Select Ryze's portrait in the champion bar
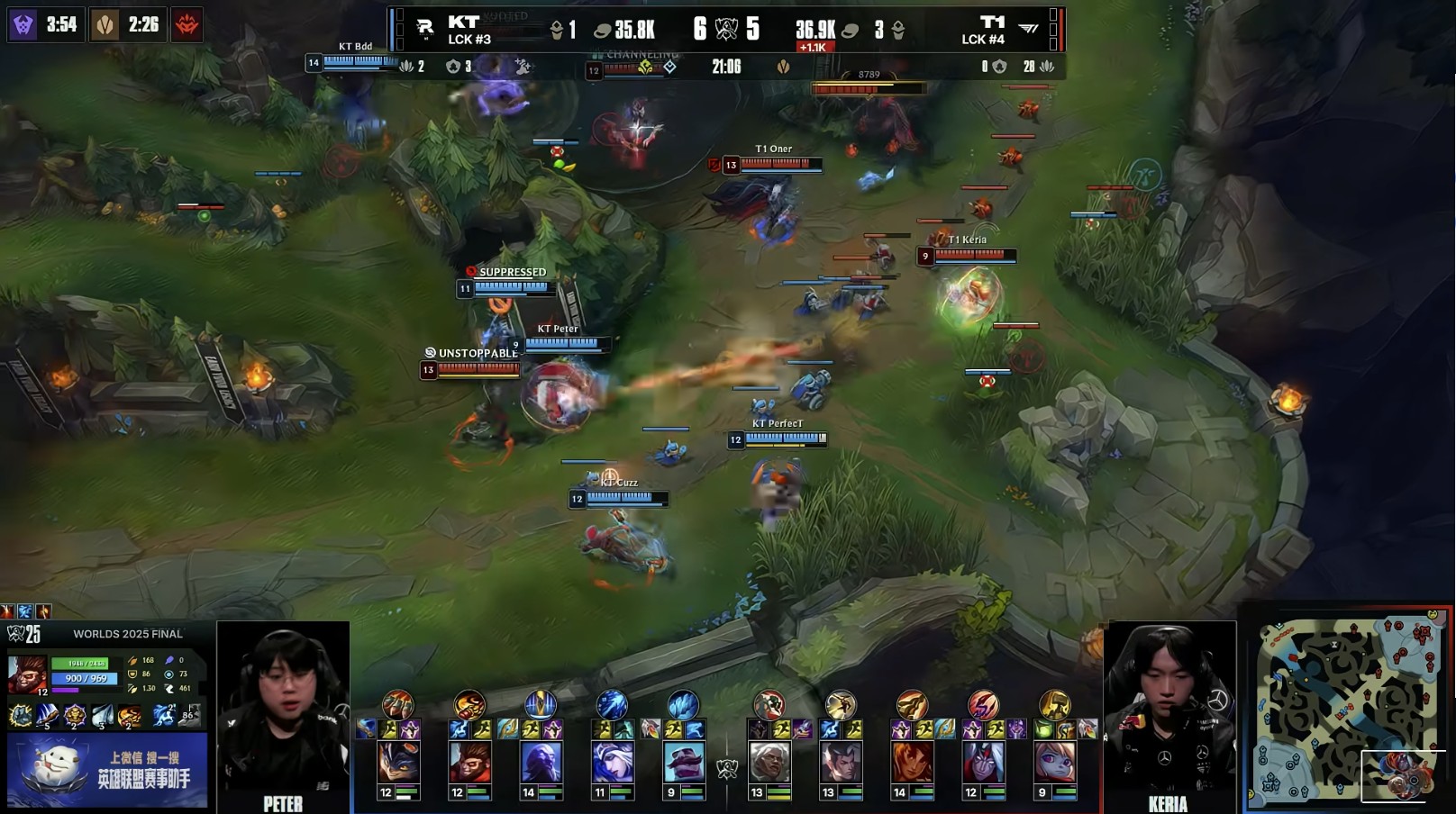 coord(541,762)
